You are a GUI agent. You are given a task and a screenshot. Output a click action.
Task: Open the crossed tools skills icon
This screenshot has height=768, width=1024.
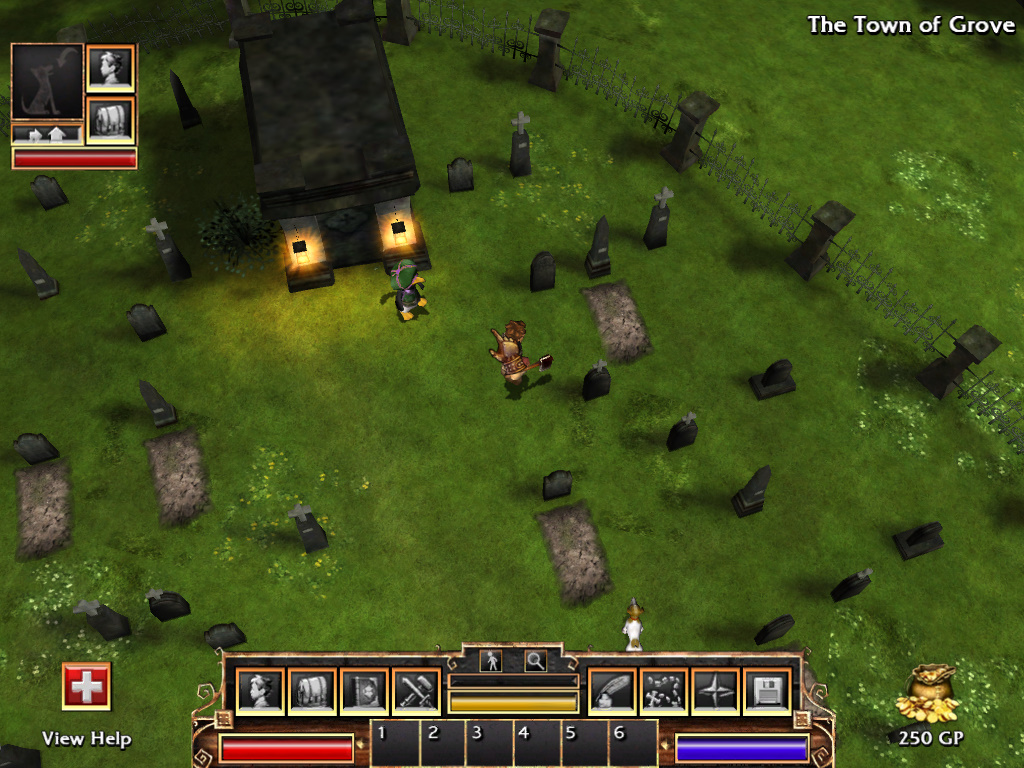[416, 691]
